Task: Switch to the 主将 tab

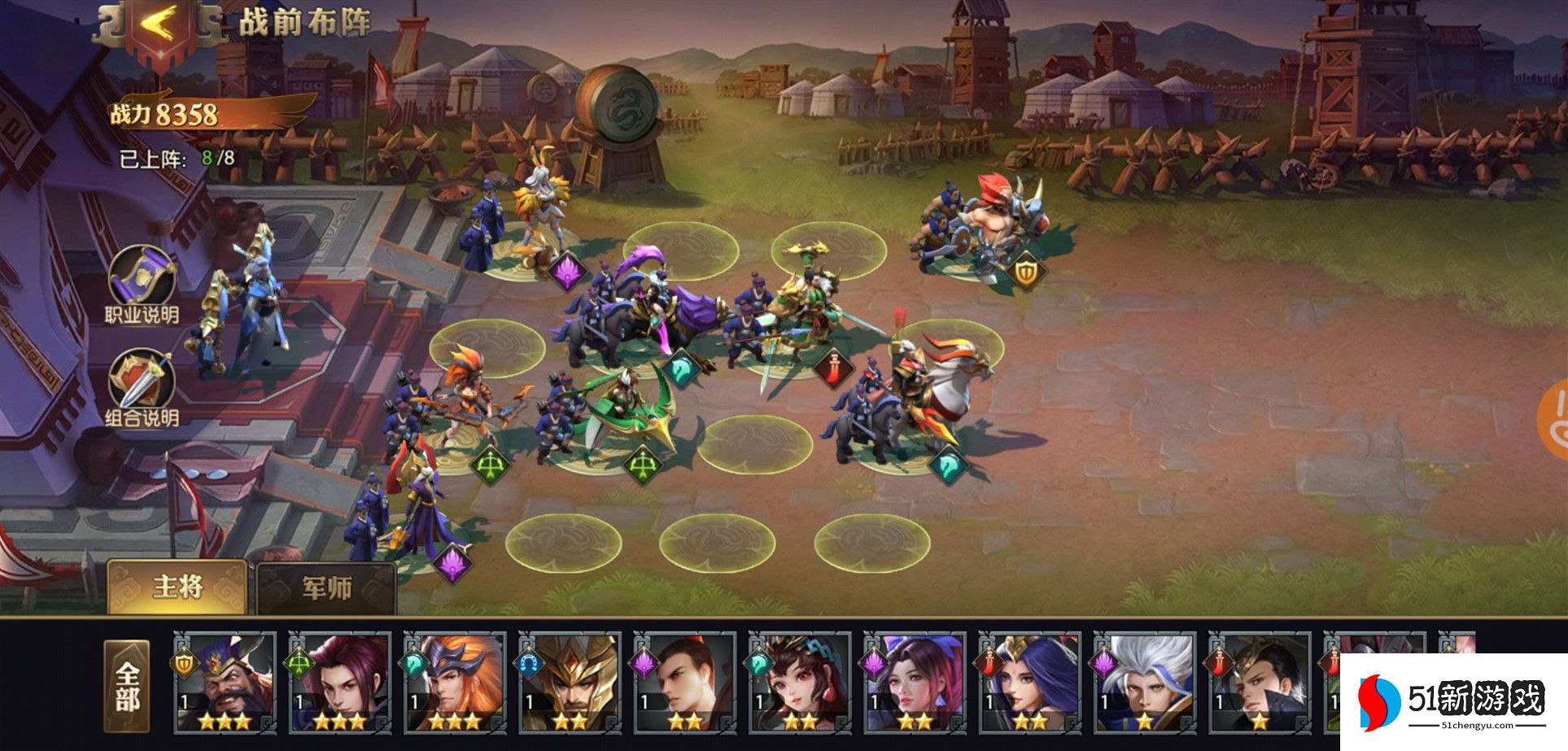Action: (x=177, y=587)
